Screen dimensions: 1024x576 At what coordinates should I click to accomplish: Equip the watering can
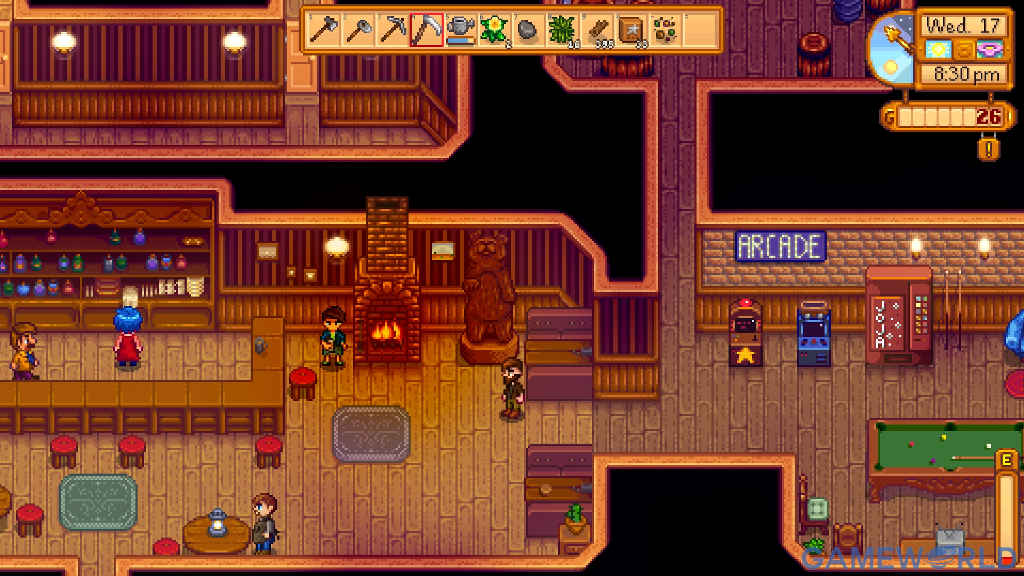461,29
